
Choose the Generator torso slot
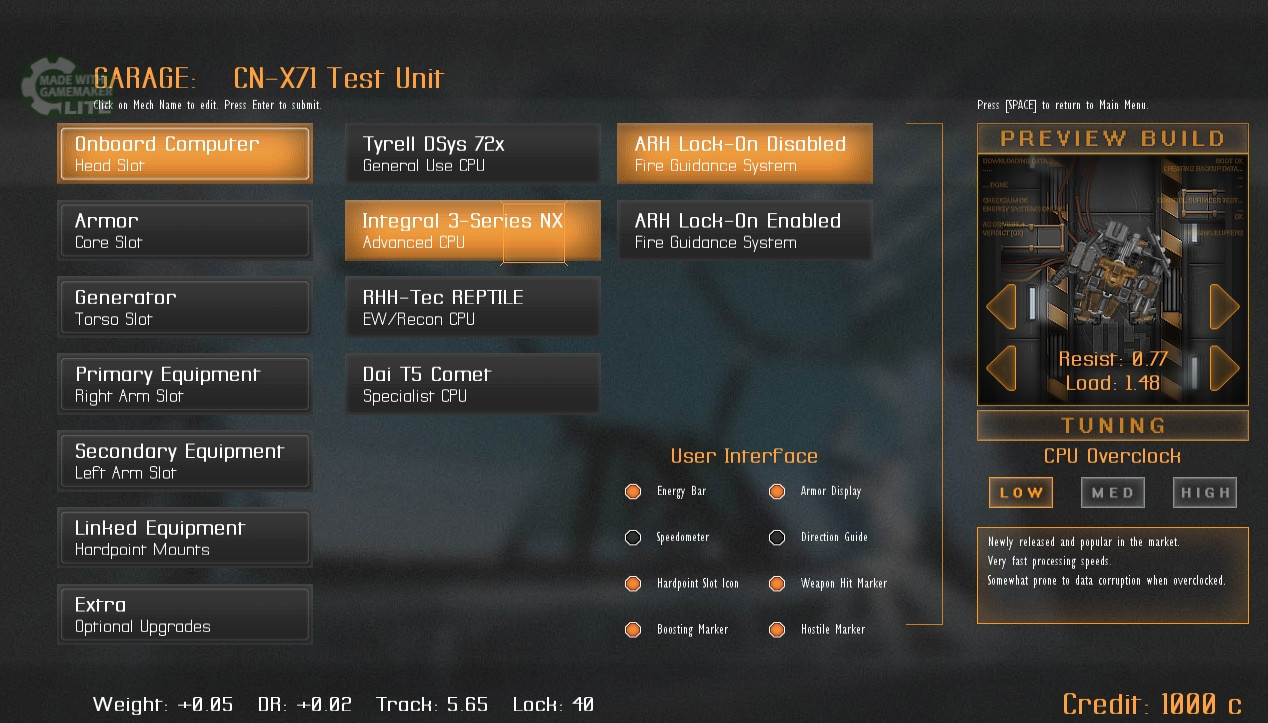[185, 307]
